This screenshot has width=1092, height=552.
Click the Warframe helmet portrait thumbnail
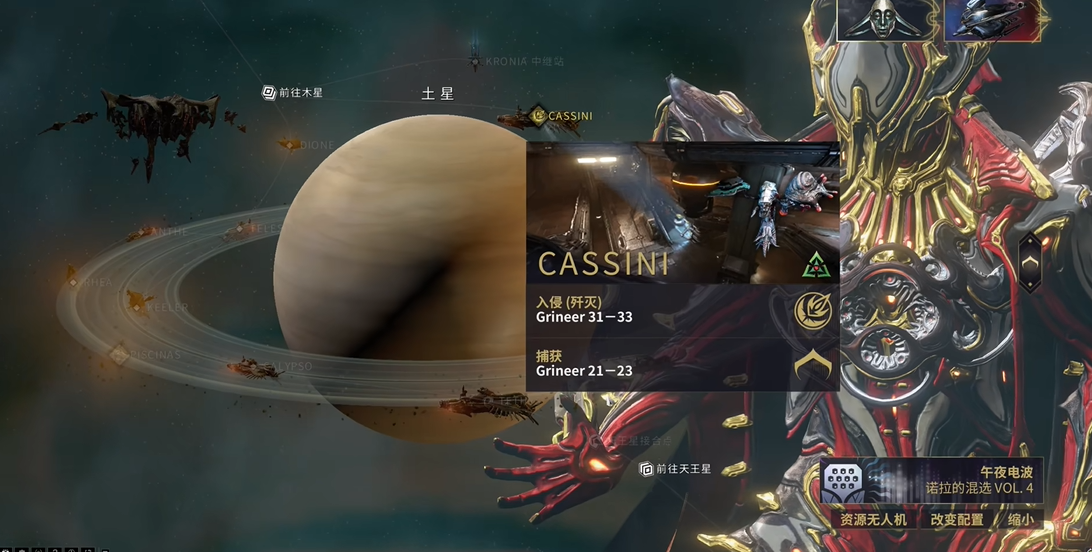point(887,20)
